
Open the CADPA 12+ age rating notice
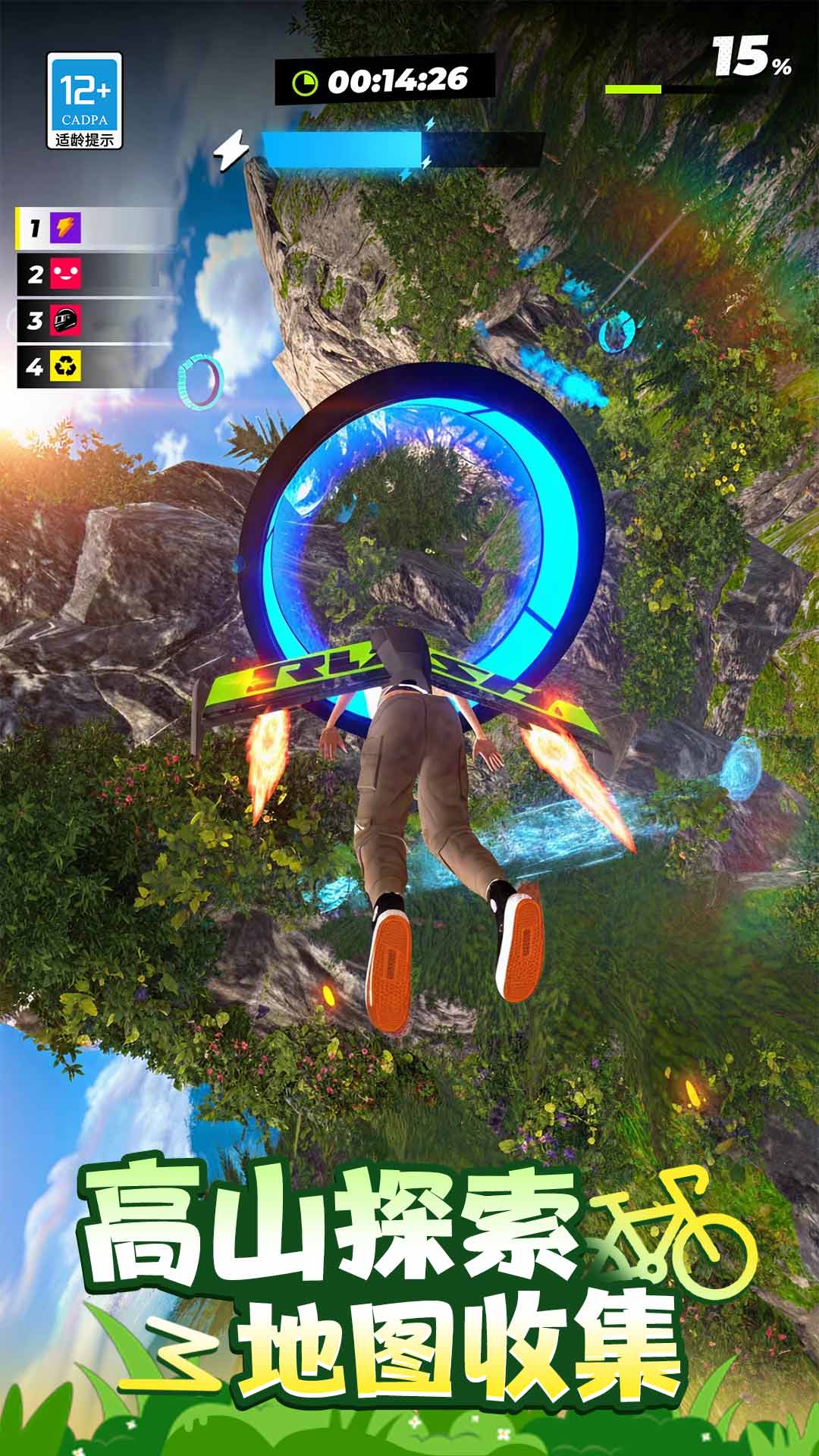(x=84, y=100)
